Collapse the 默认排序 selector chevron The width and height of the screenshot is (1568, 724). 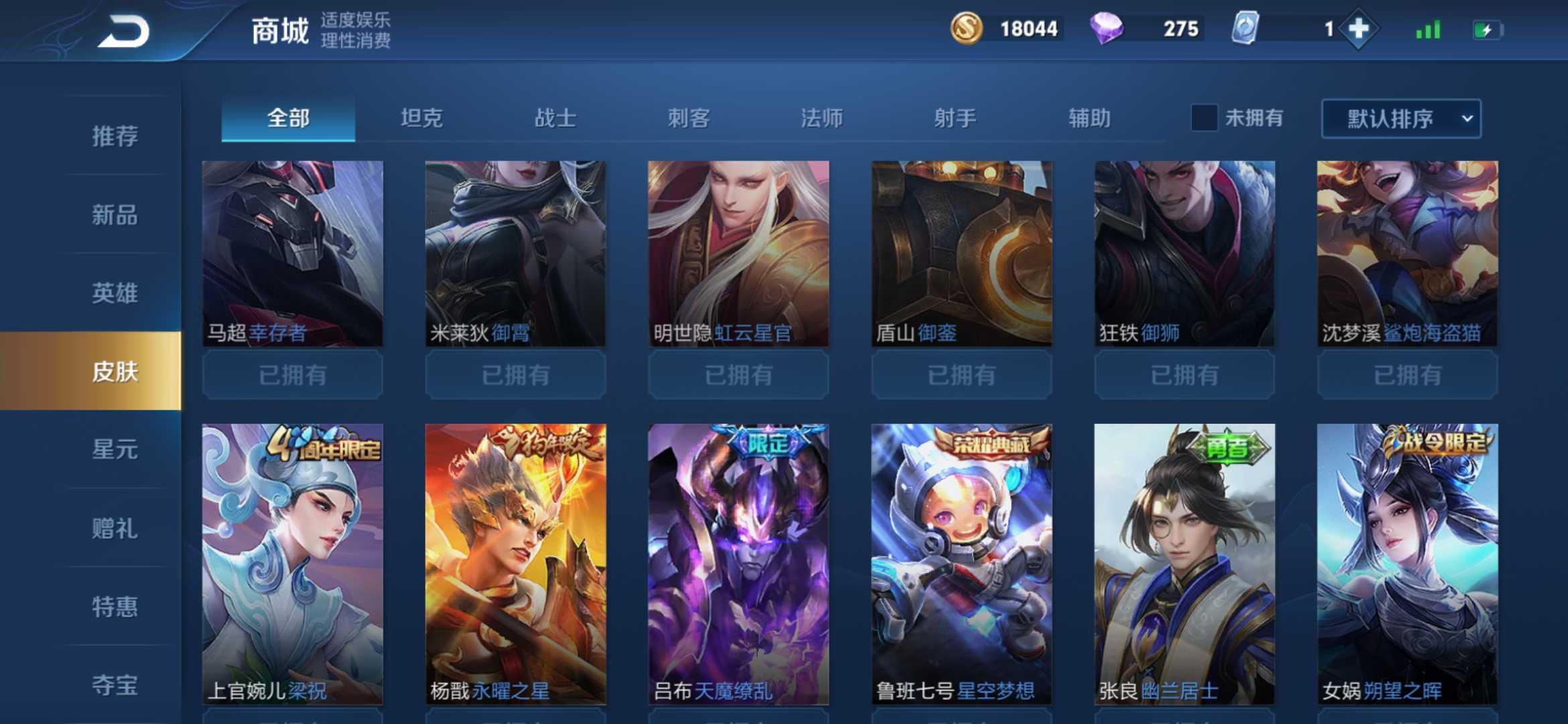[1467, 119]
